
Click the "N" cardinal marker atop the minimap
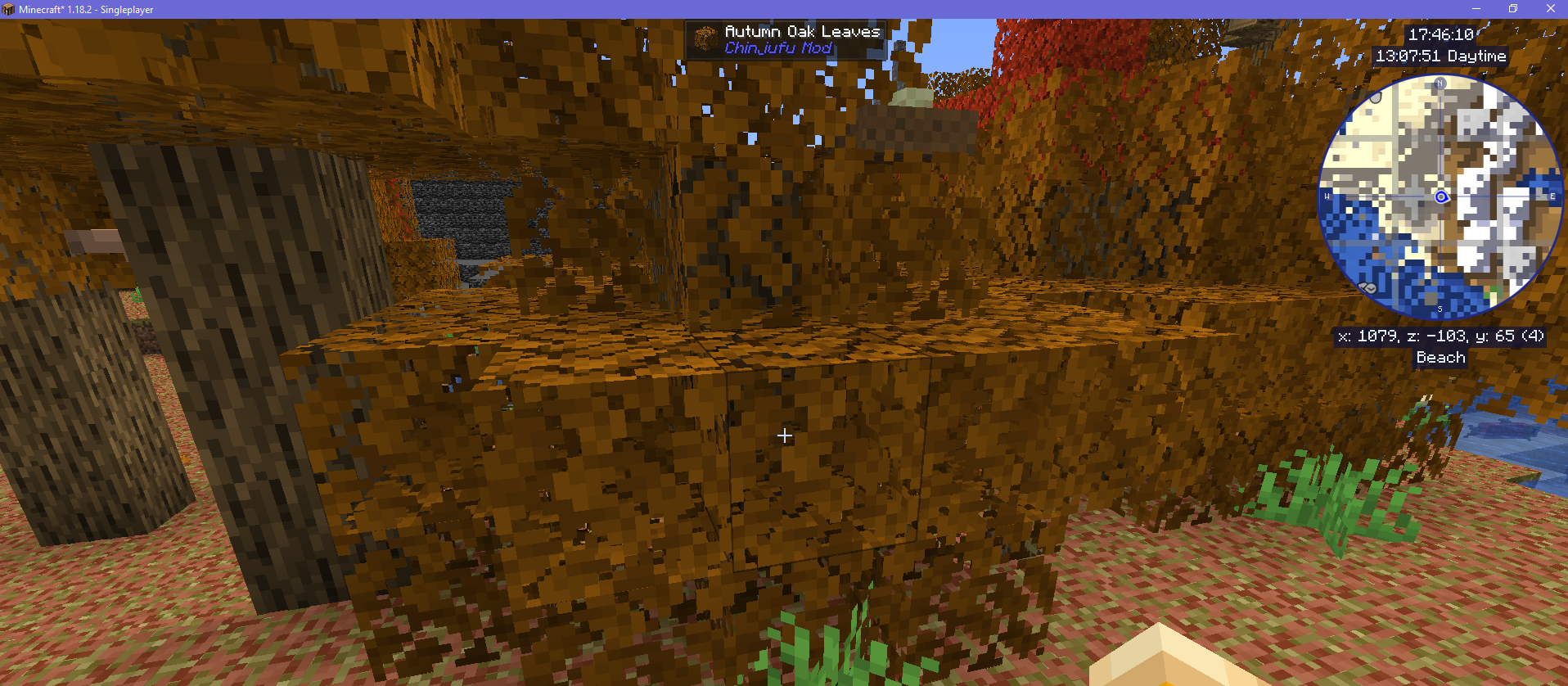point(1441,84)
